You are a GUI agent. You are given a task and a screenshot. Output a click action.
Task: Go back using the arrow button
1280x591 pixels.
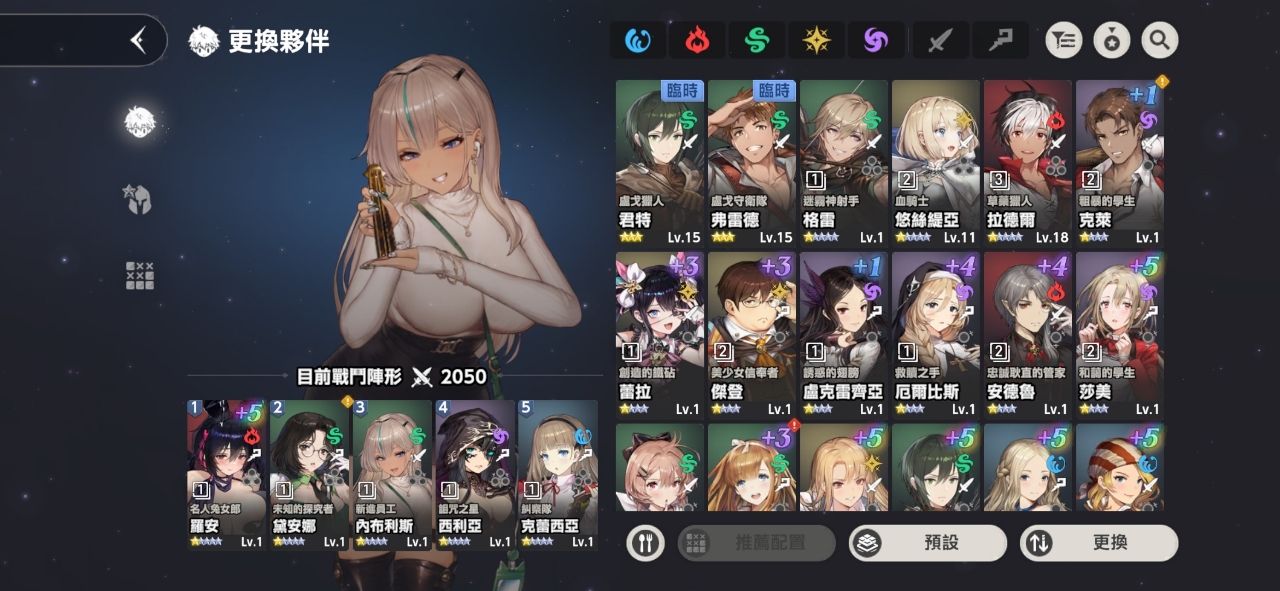(x=138, y=40)
